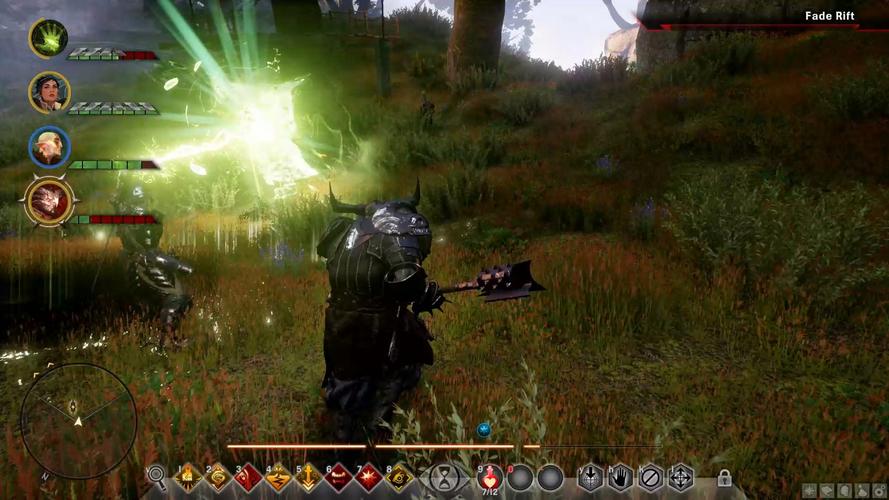The image size is (889, 500).
Task: Trigger the red ability in slot 3
Action: (x=249, y=477)
